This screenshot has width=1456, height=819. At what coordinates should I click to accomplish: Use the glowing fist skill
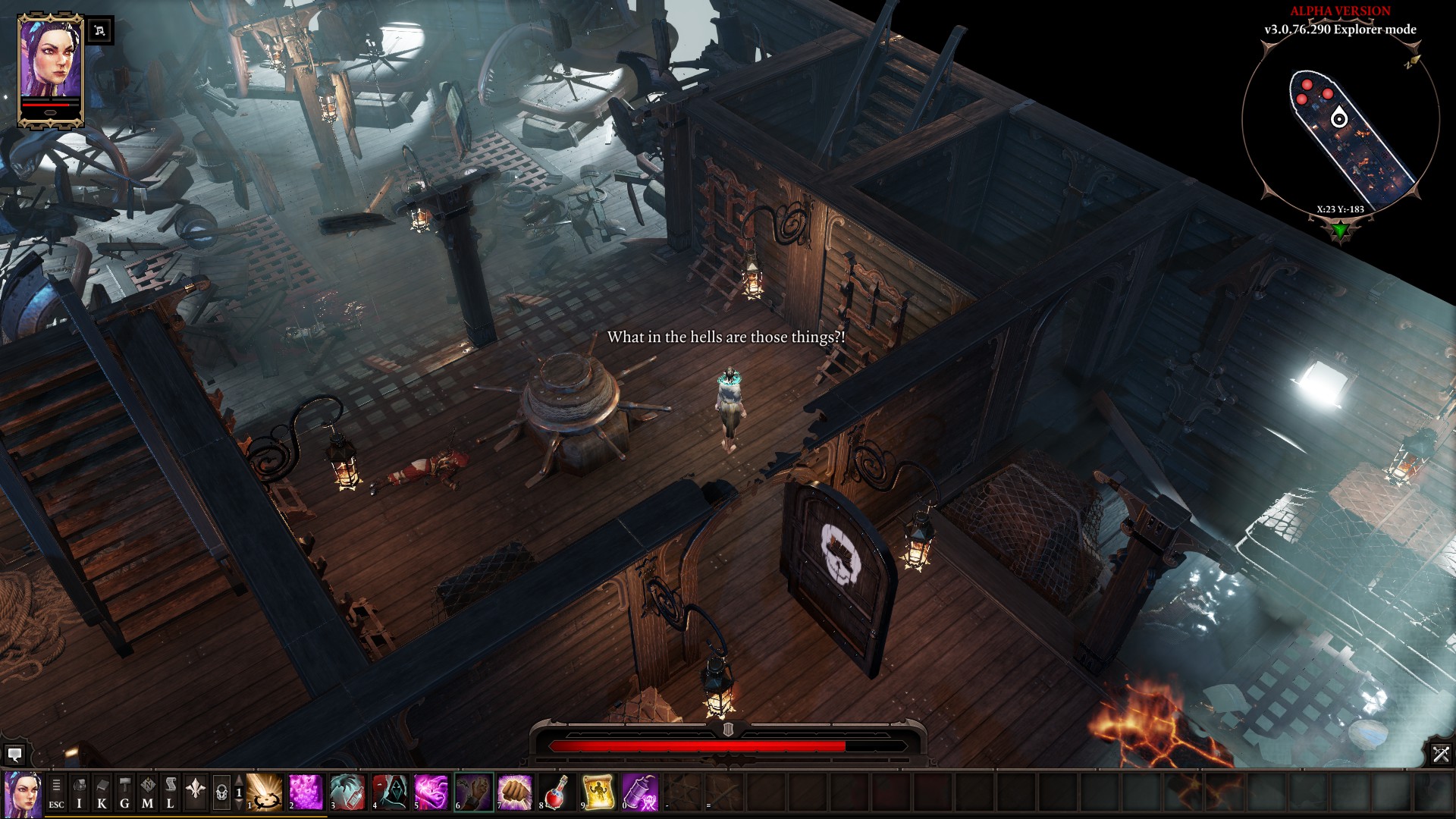[x=515, y=792]
